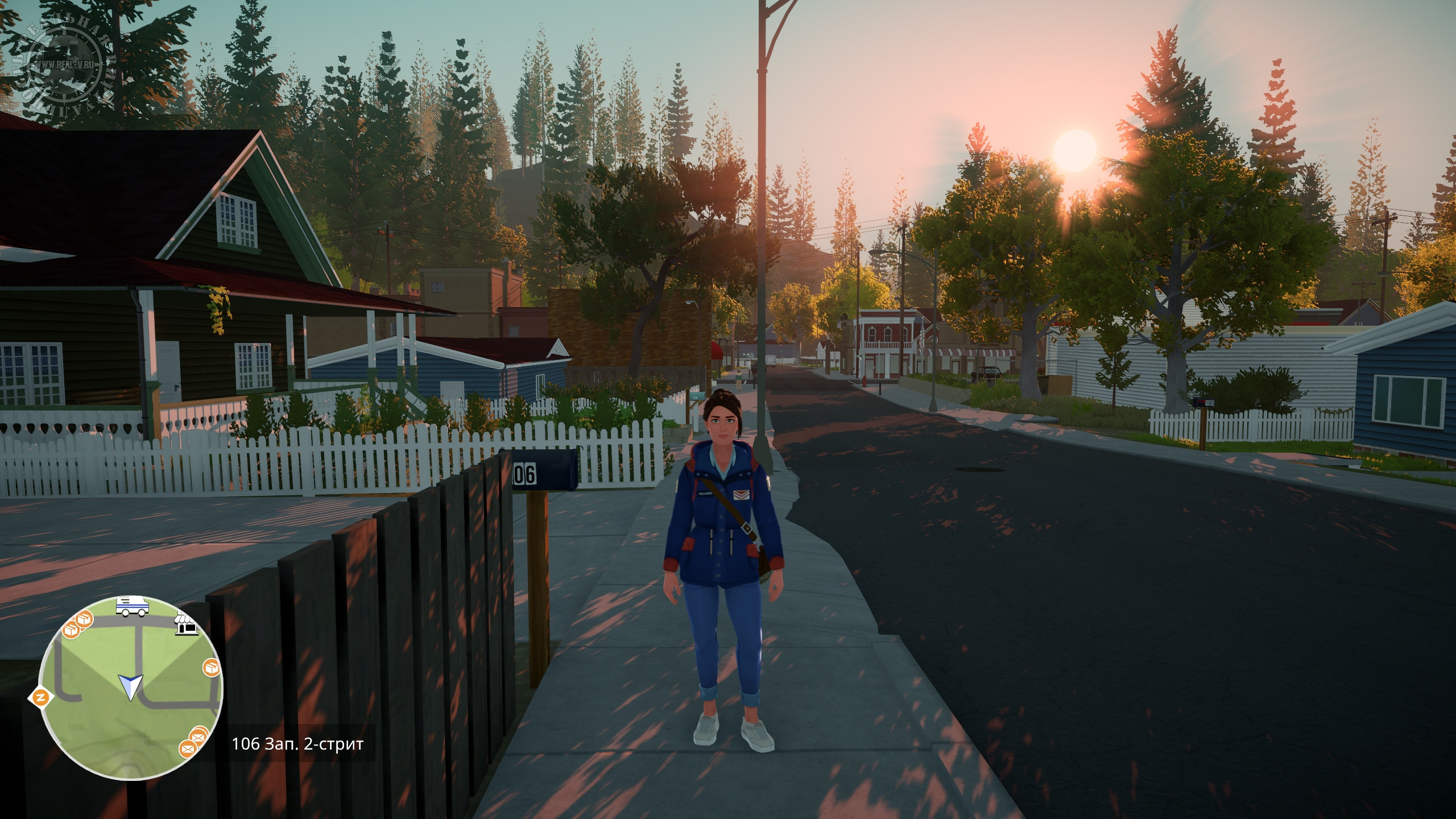Open the circular minimap

tap(131, 688)
